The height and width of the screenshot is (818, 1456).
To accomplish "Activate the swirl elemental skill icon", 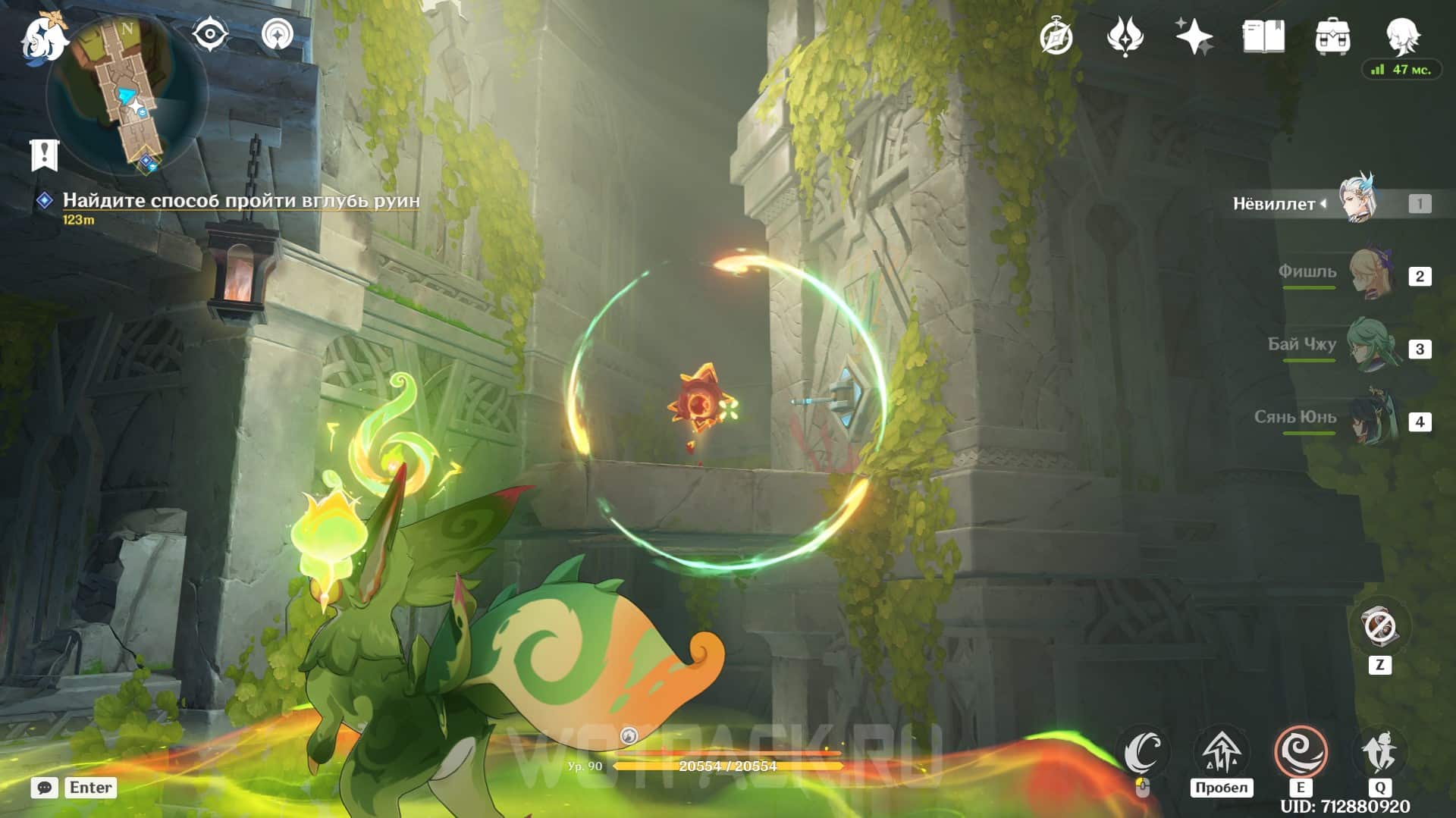I will pyautogui.click(x=1301, y=751).
